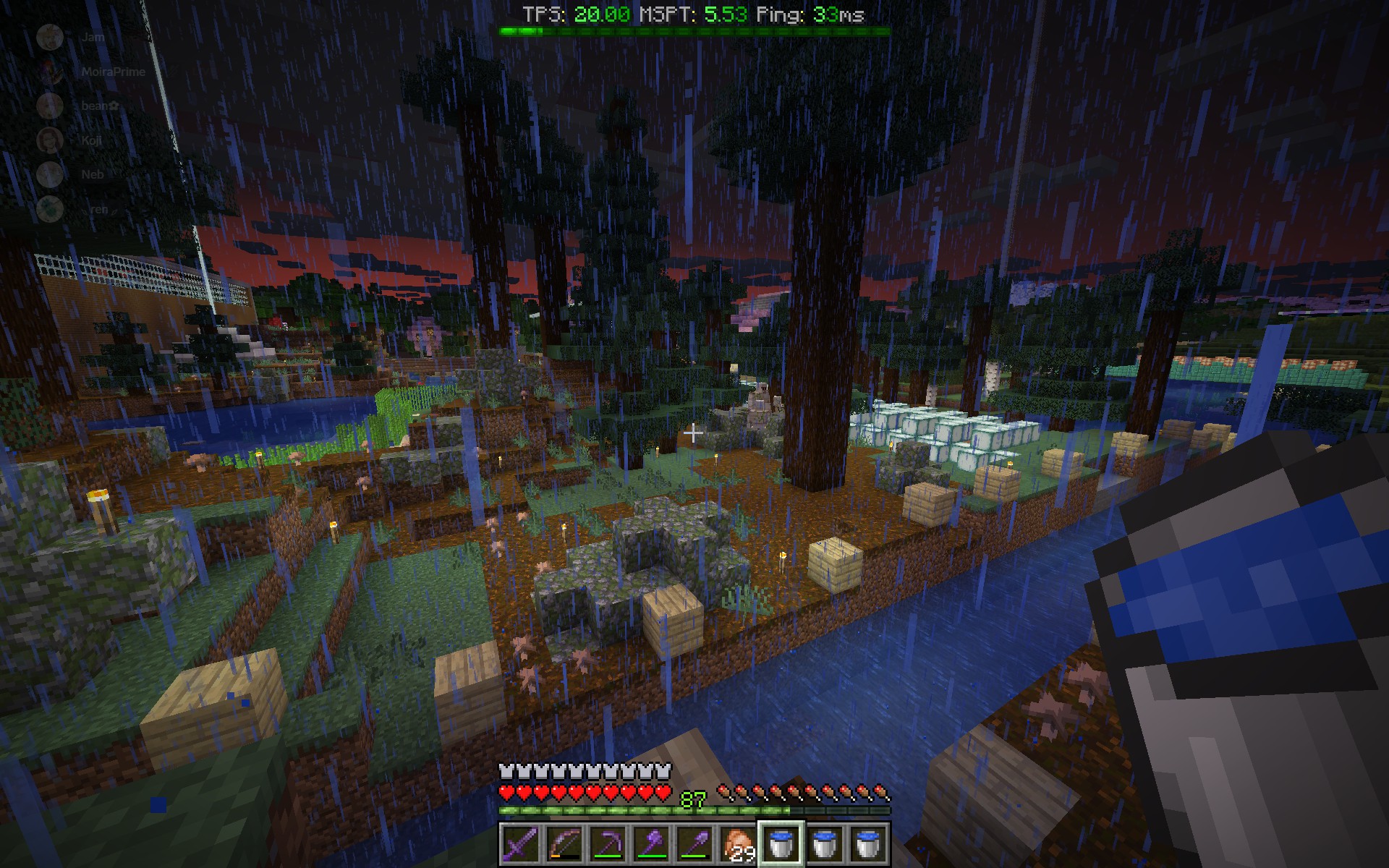Screen dimensions: 1389x868
Task: Click MoiraPrime's avatar in the overlay
Action: [52, 70]
